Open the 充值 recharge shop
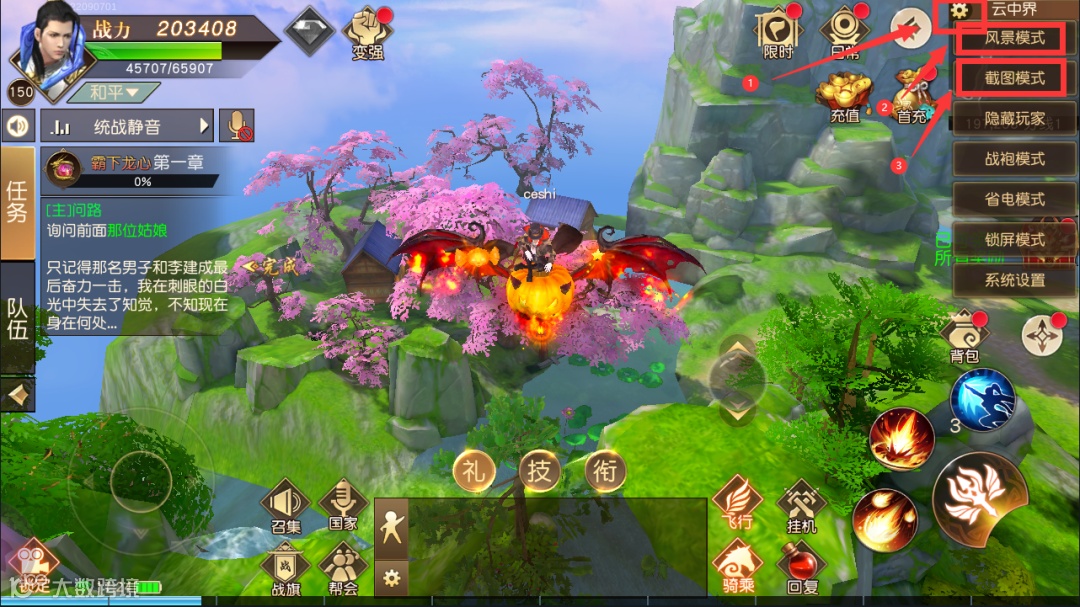 845,97
